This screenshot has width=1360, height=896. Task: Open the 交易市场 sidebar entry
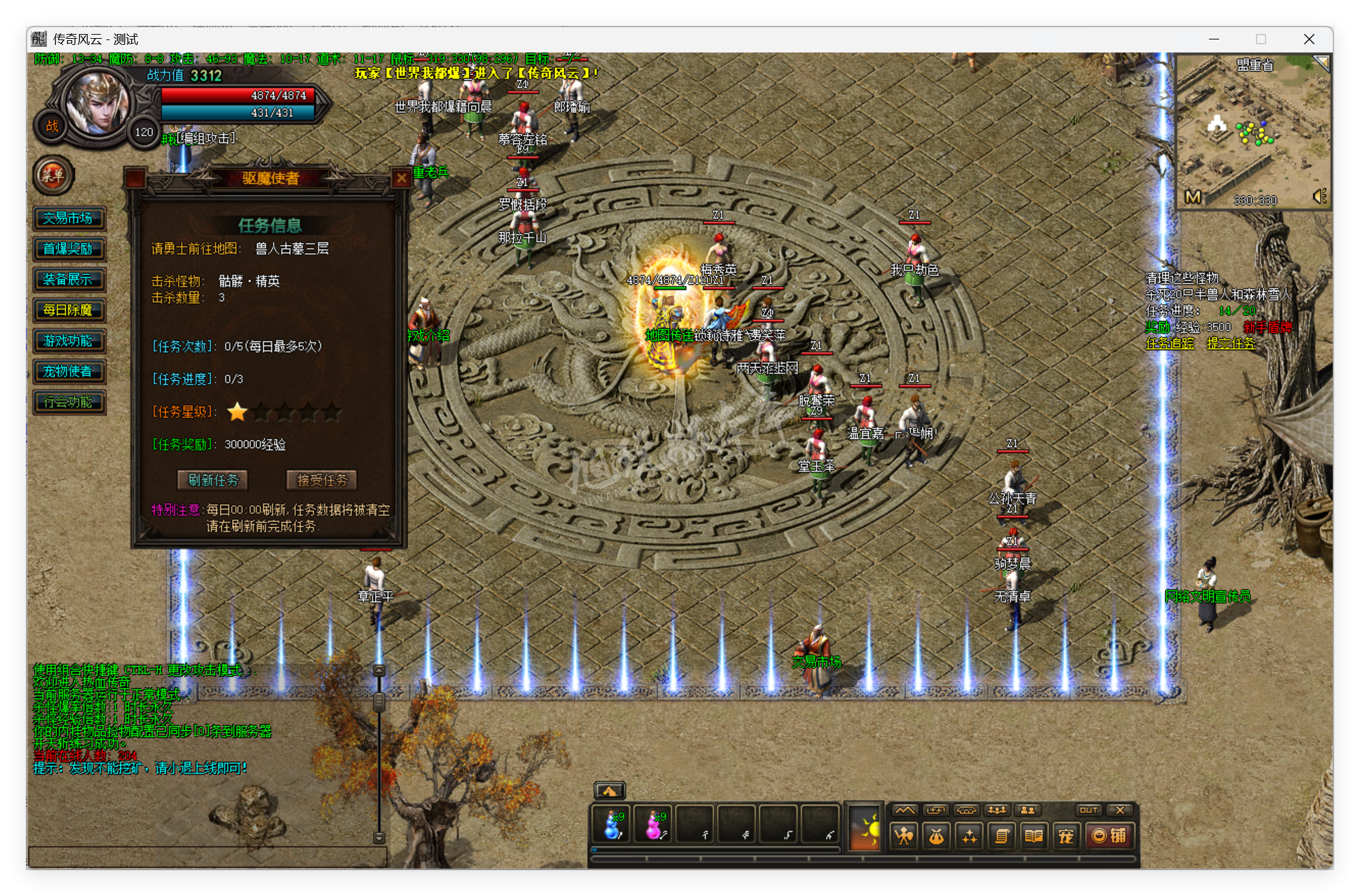(x=69, y=218)
